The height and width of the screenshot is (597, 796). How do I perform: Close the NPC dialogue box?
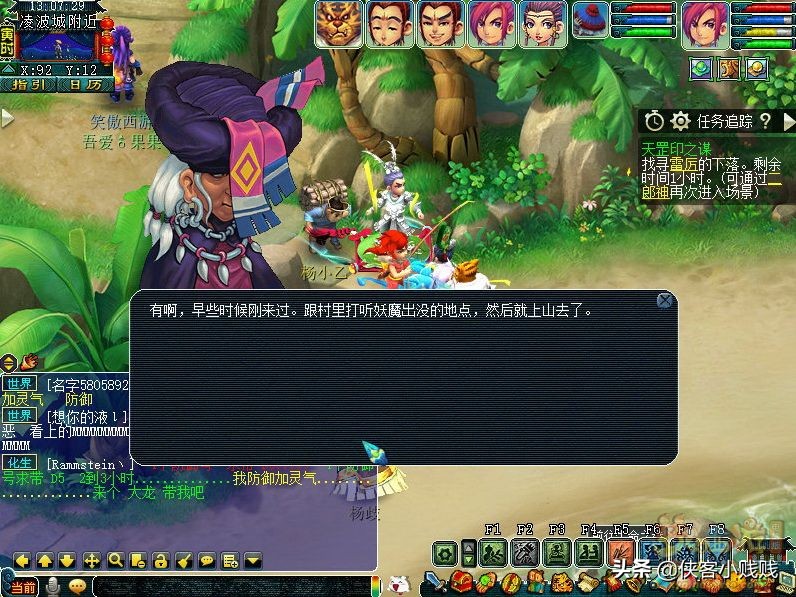pos(665,299)
